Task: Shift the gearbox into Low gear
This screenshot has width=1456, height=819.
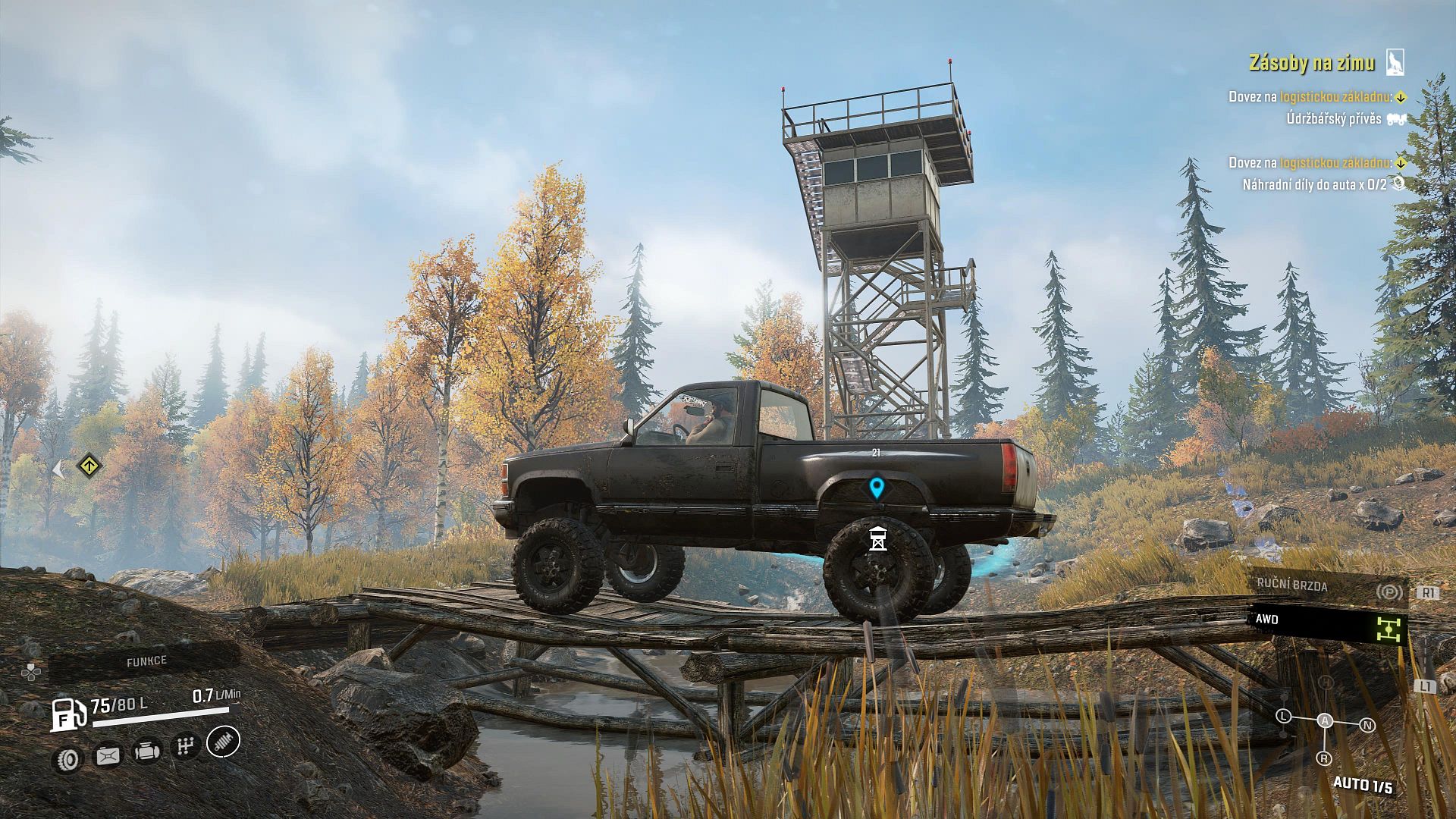Action: (x=1283, y=716)
